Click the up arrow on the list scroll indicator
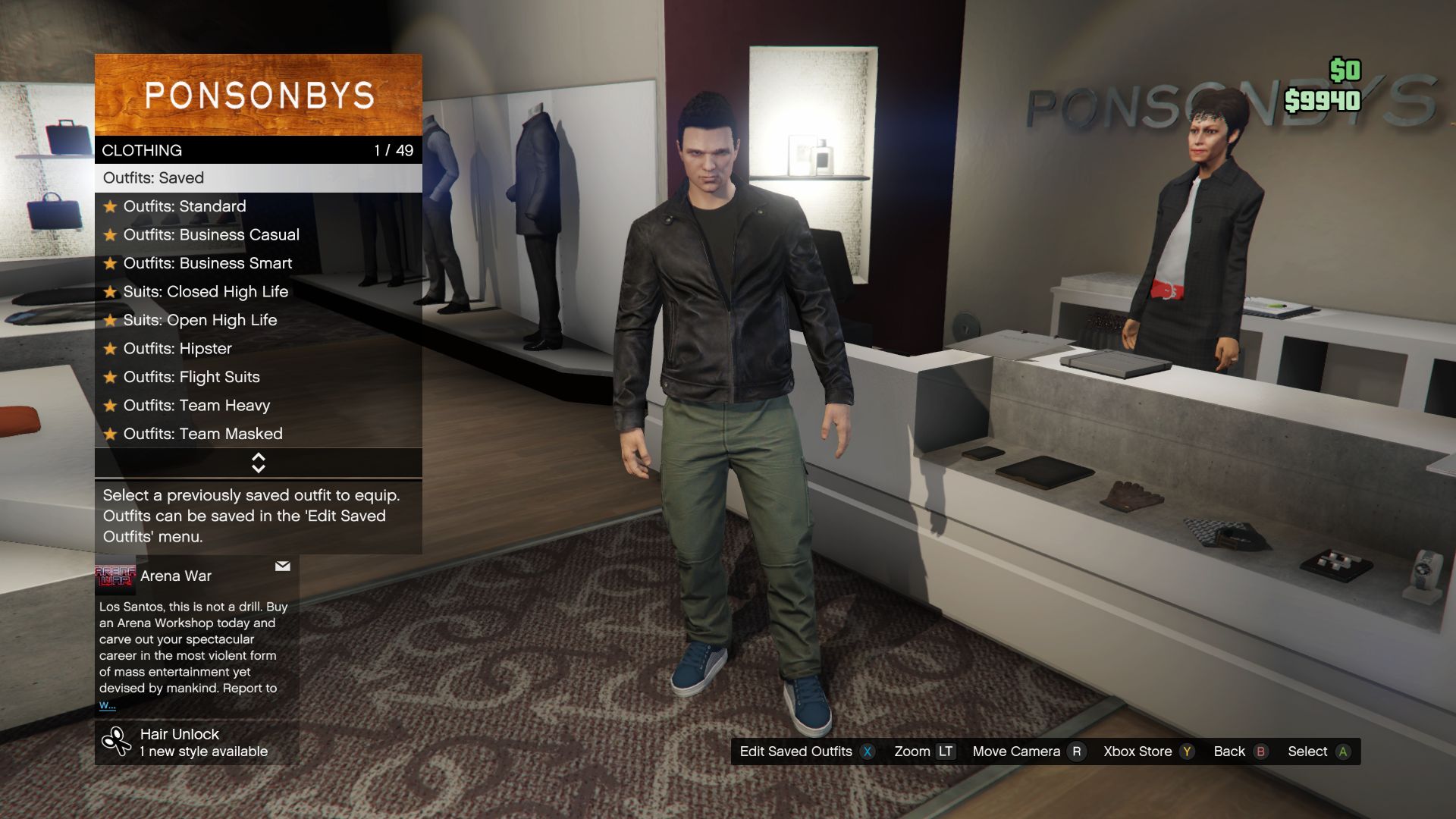 click(x=259, y=457)
